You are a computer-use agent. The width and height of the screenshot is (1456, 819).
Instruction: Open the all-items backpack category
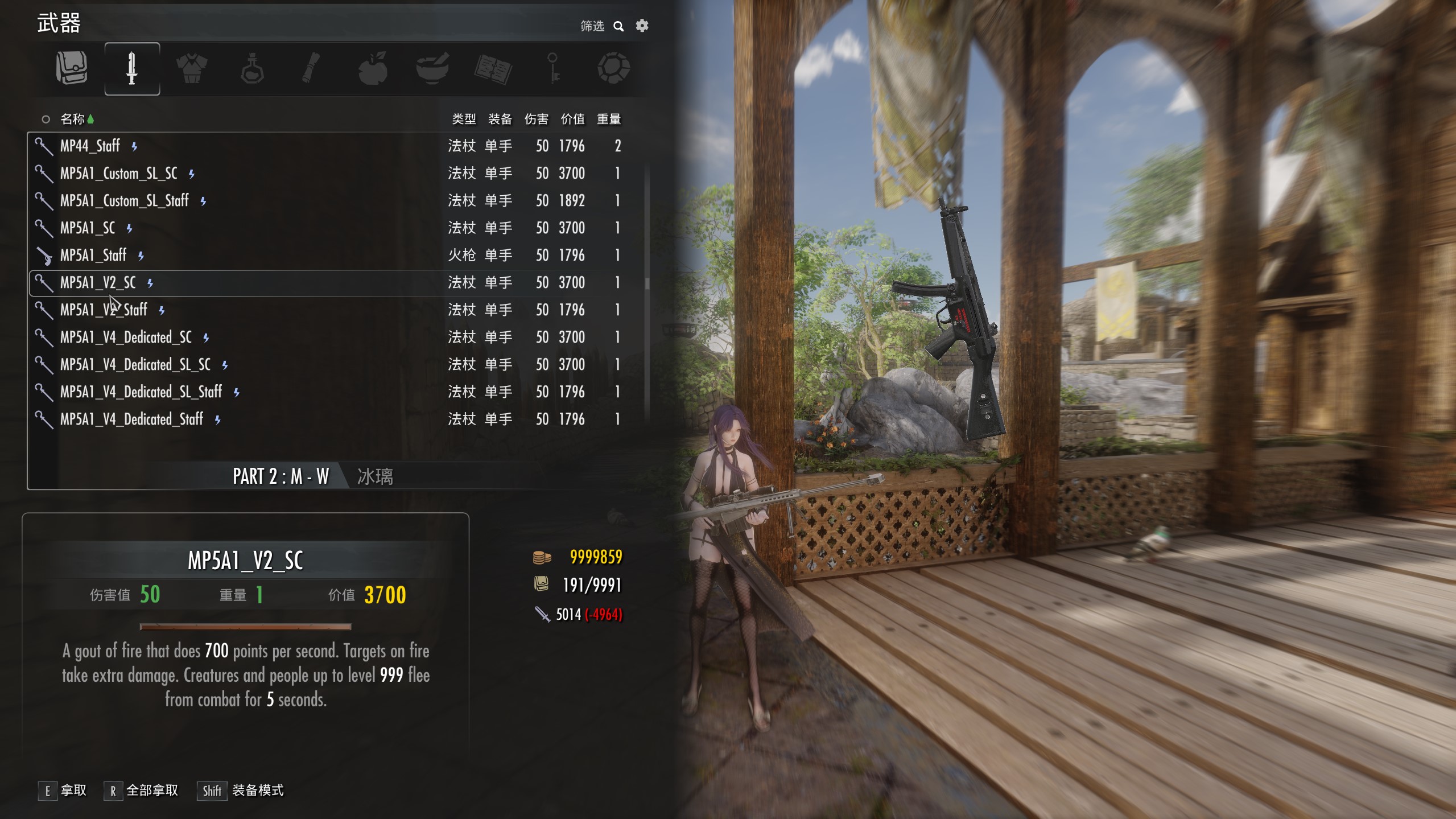(72, 68)
